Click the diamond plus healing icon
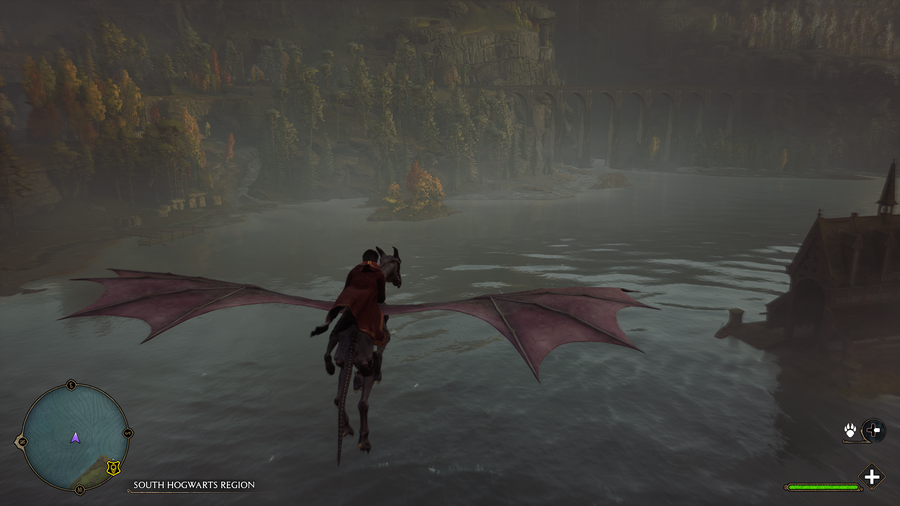The height and width of the screenshot is (506, 900). [x=872, y=477]
